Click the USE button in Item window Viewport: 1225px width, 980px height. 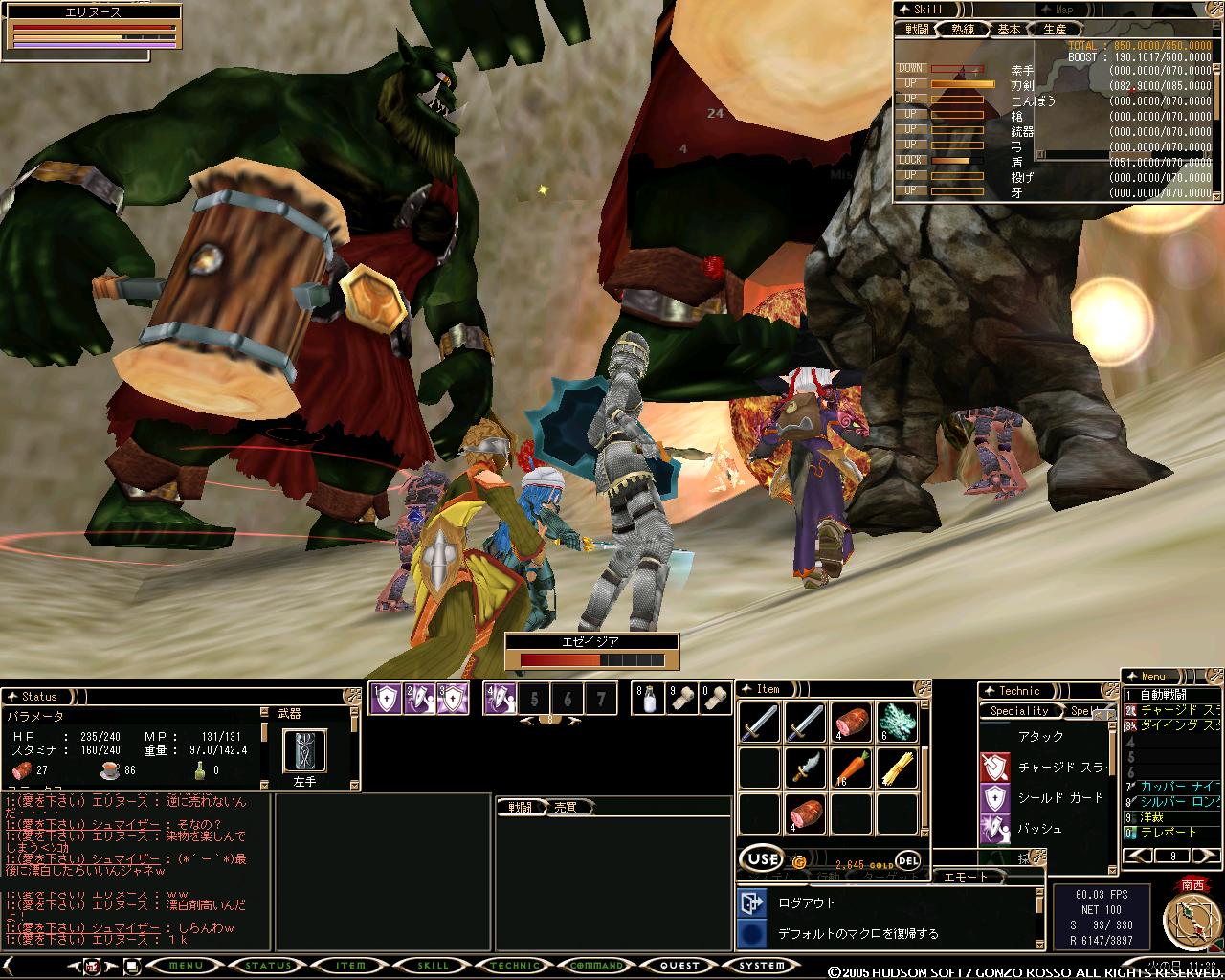tap(763, 859)
